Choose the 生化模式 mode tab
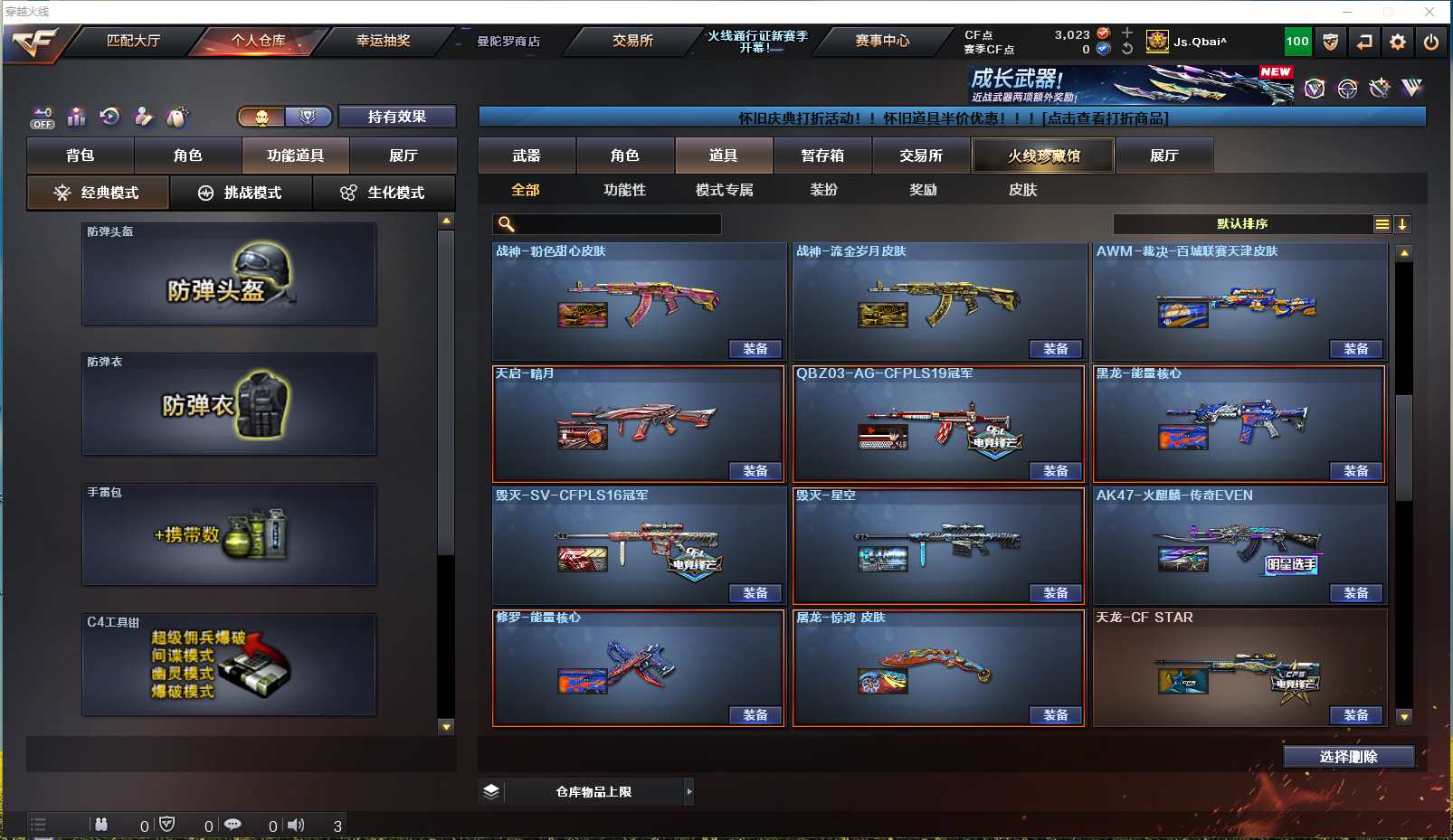Screen dimensions: 1453x840 click(384, 193)
